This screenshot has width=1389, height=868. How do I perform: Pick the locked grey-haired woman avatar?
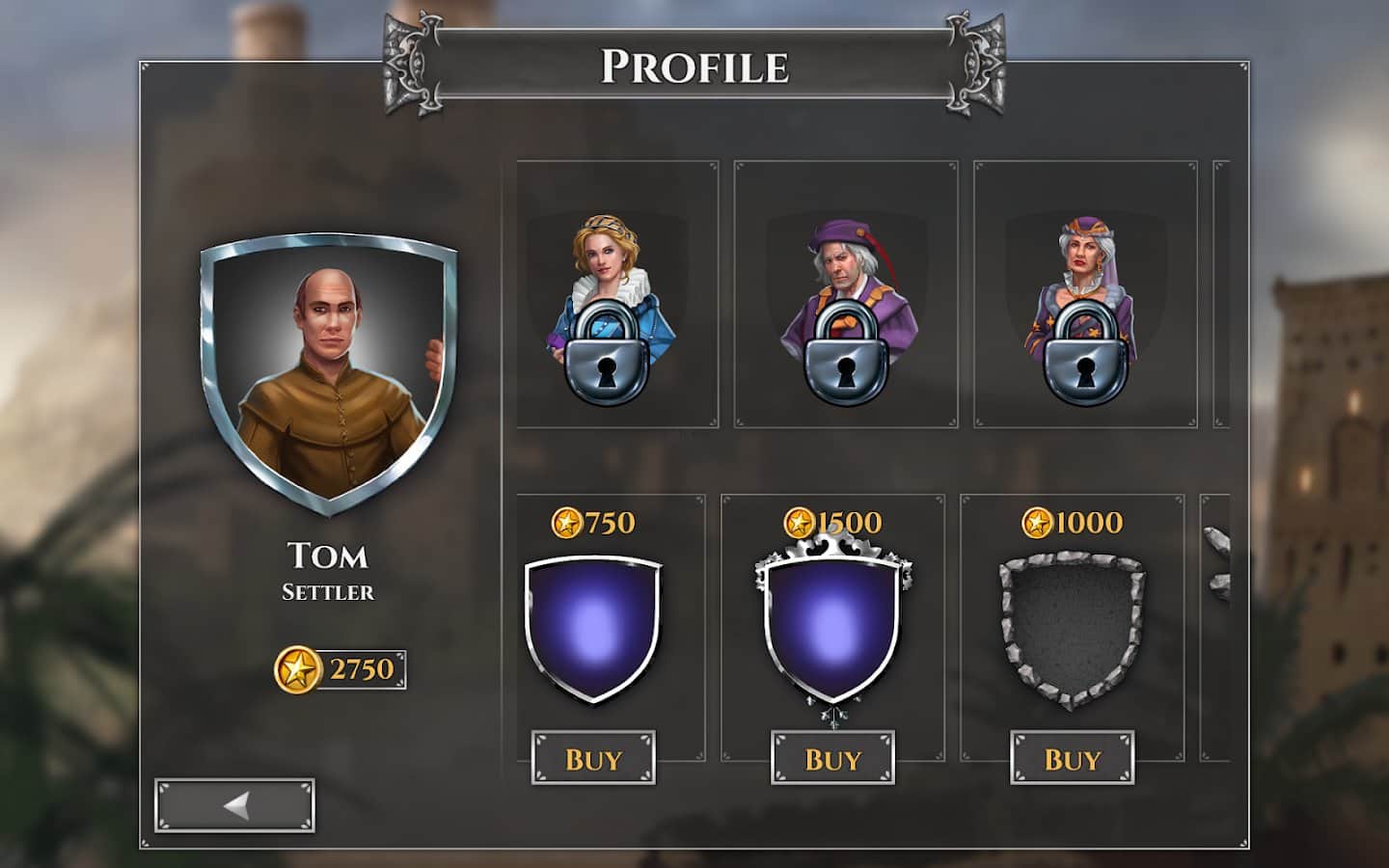(1085, 294)
